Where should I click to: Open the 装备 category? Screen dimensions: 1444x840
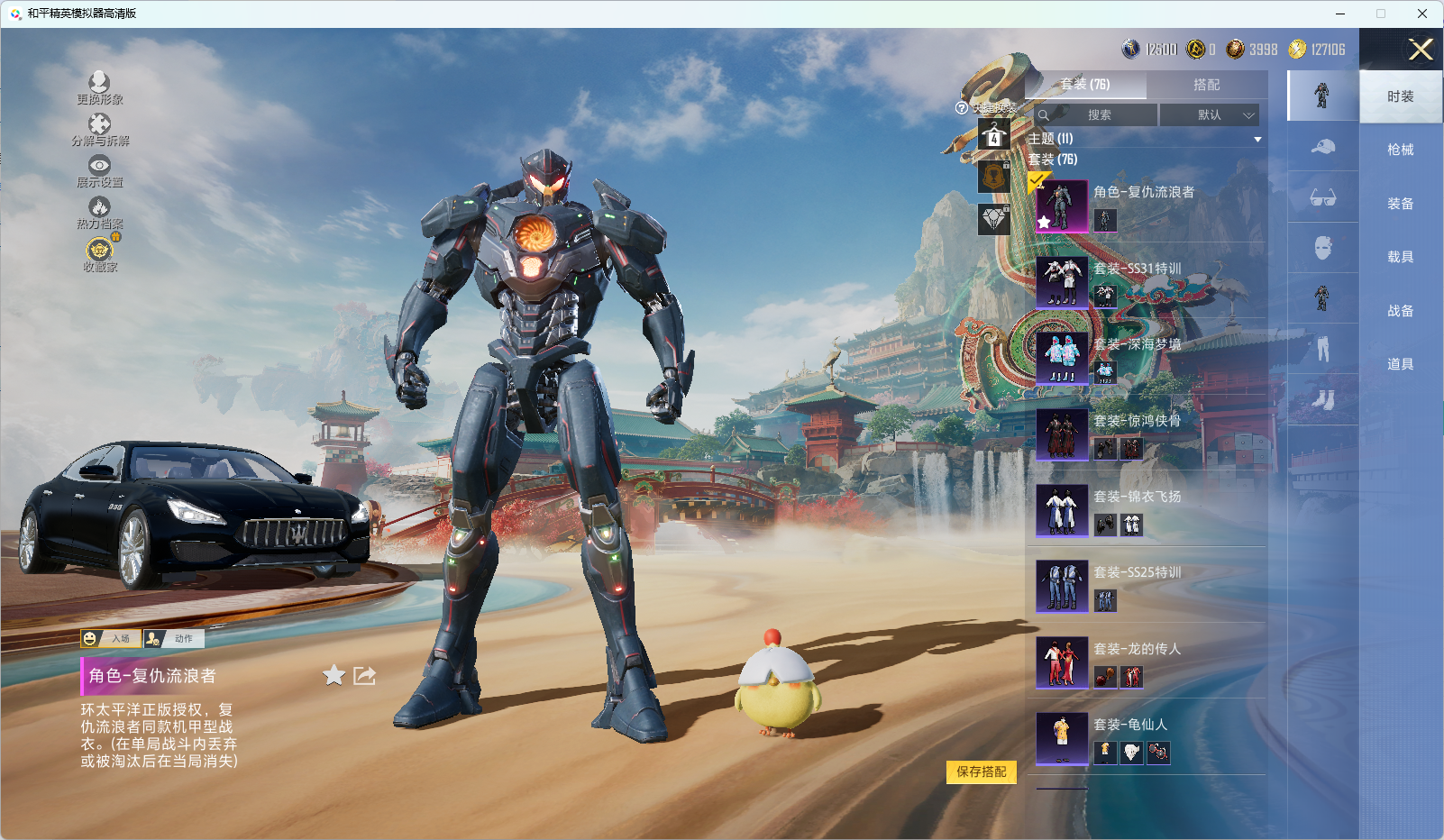click(1400, 204)
